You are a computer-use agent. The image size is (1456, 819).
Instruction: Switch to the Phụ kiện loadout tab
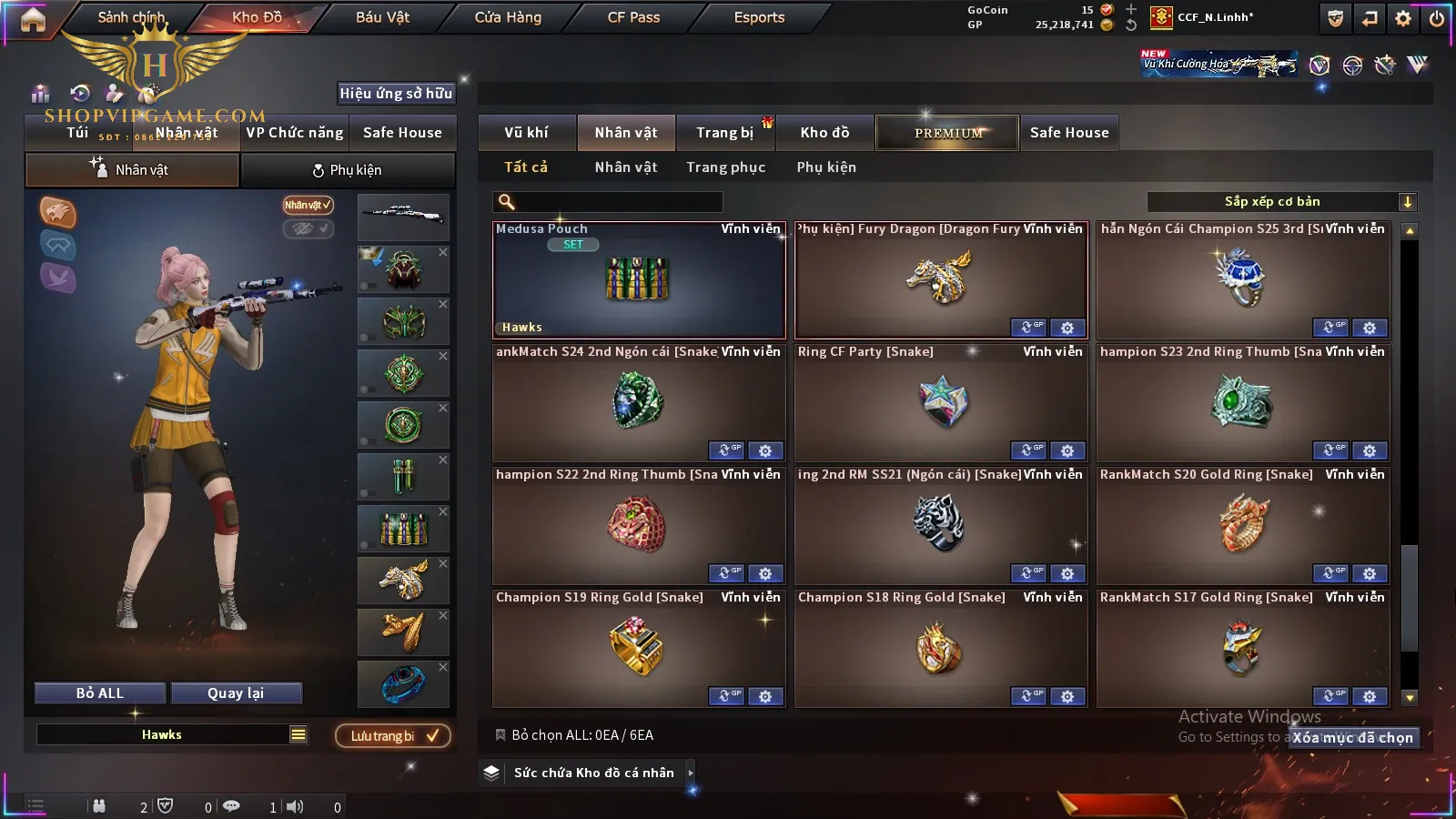[x=348, y=170]
